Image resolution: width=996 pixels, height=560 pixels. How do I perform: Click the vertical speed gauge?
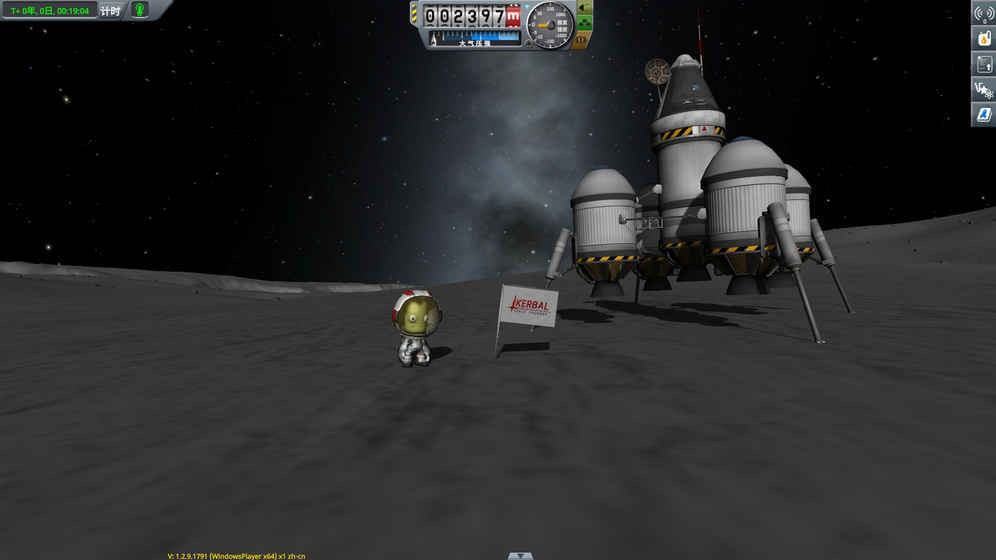(549, 25)
